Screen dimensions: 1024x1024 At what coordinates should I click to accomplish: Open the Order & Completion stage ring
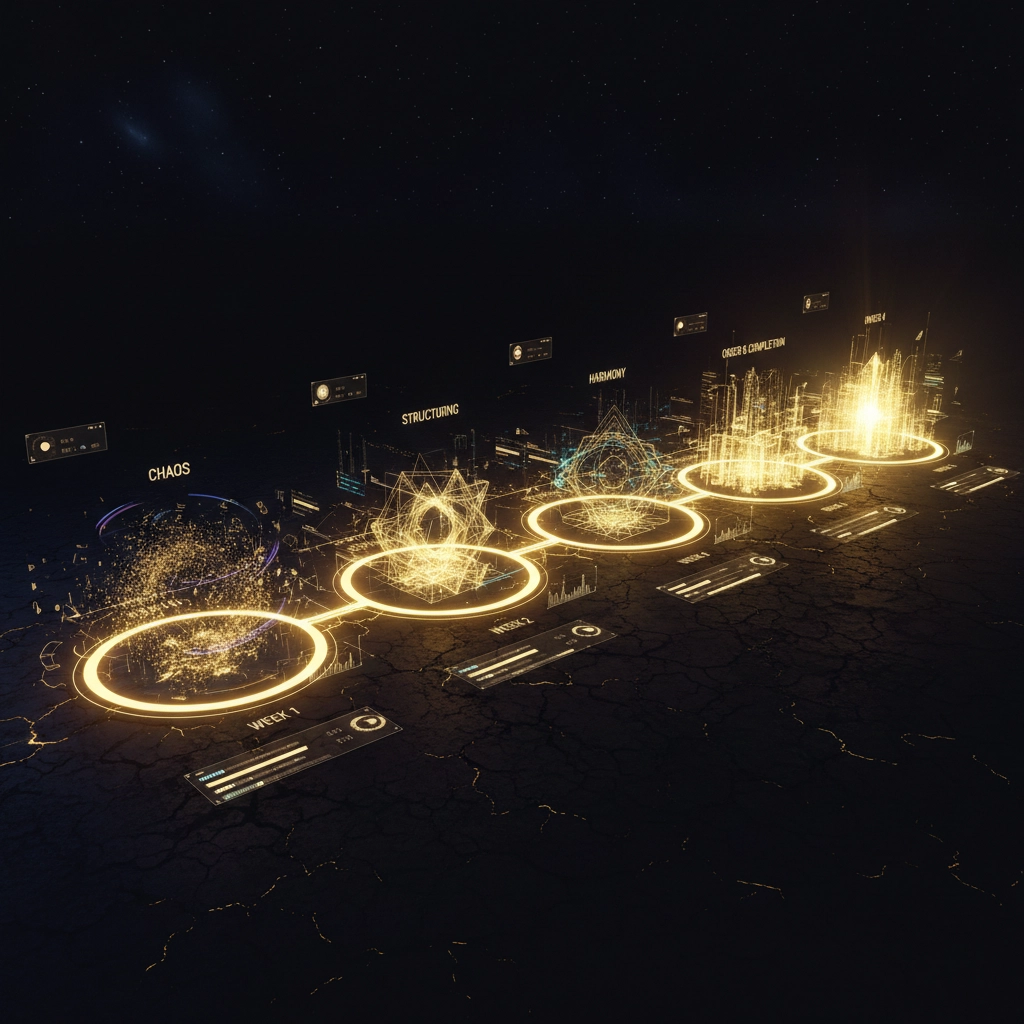click(x=757, y=481)
